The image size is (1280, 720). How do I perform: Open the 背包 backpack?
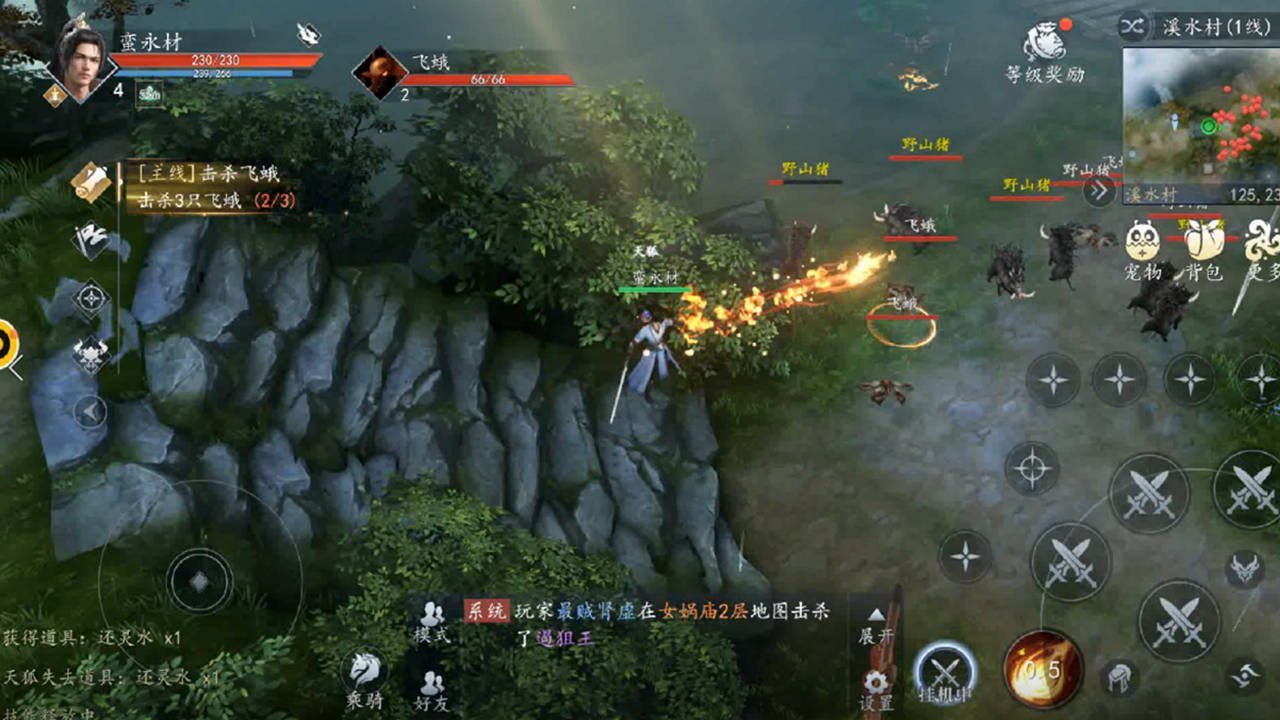pos(1204,250)
